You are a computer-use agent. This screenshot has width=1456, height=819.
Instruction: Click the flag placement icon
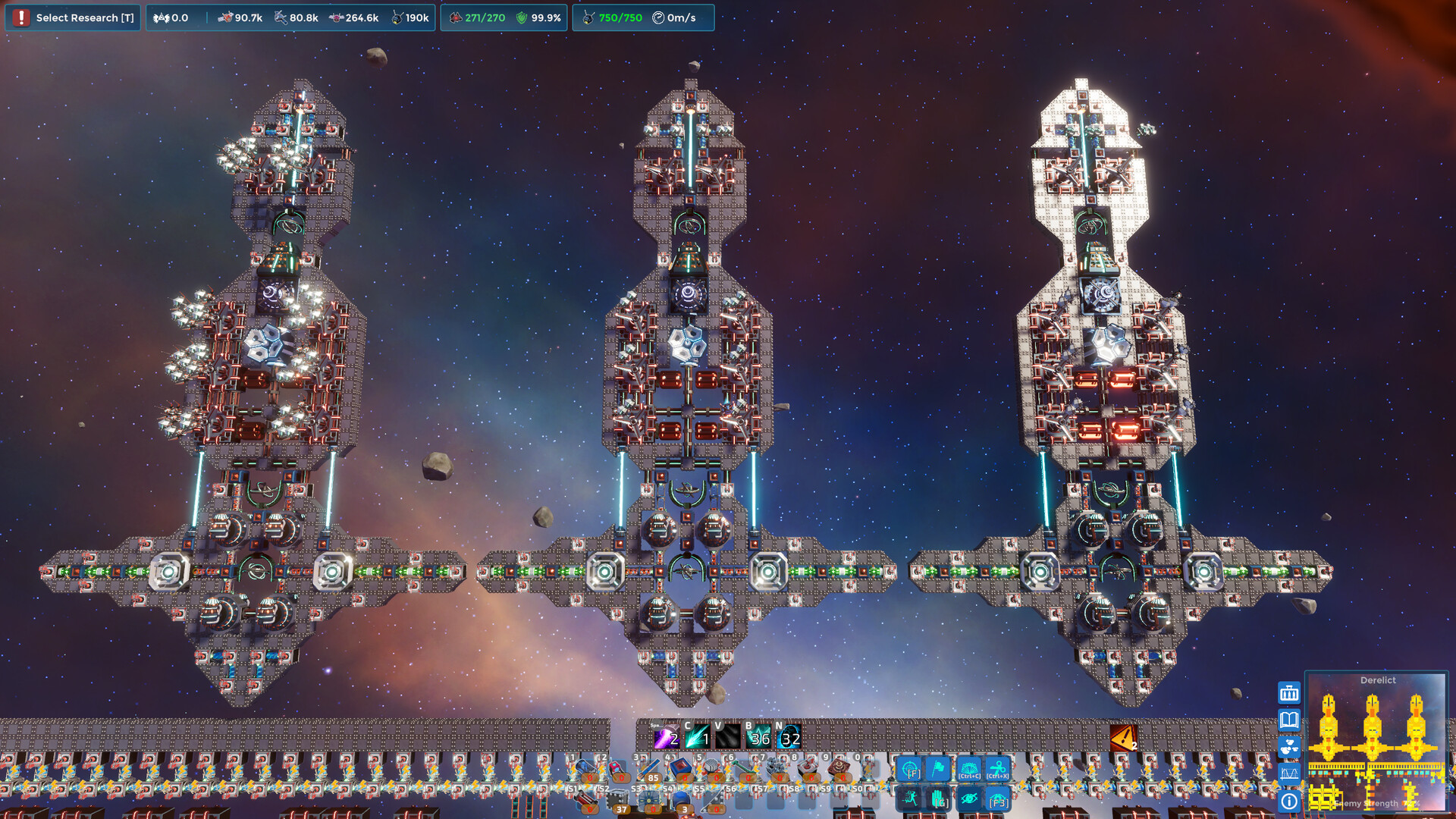click(938, 768)
